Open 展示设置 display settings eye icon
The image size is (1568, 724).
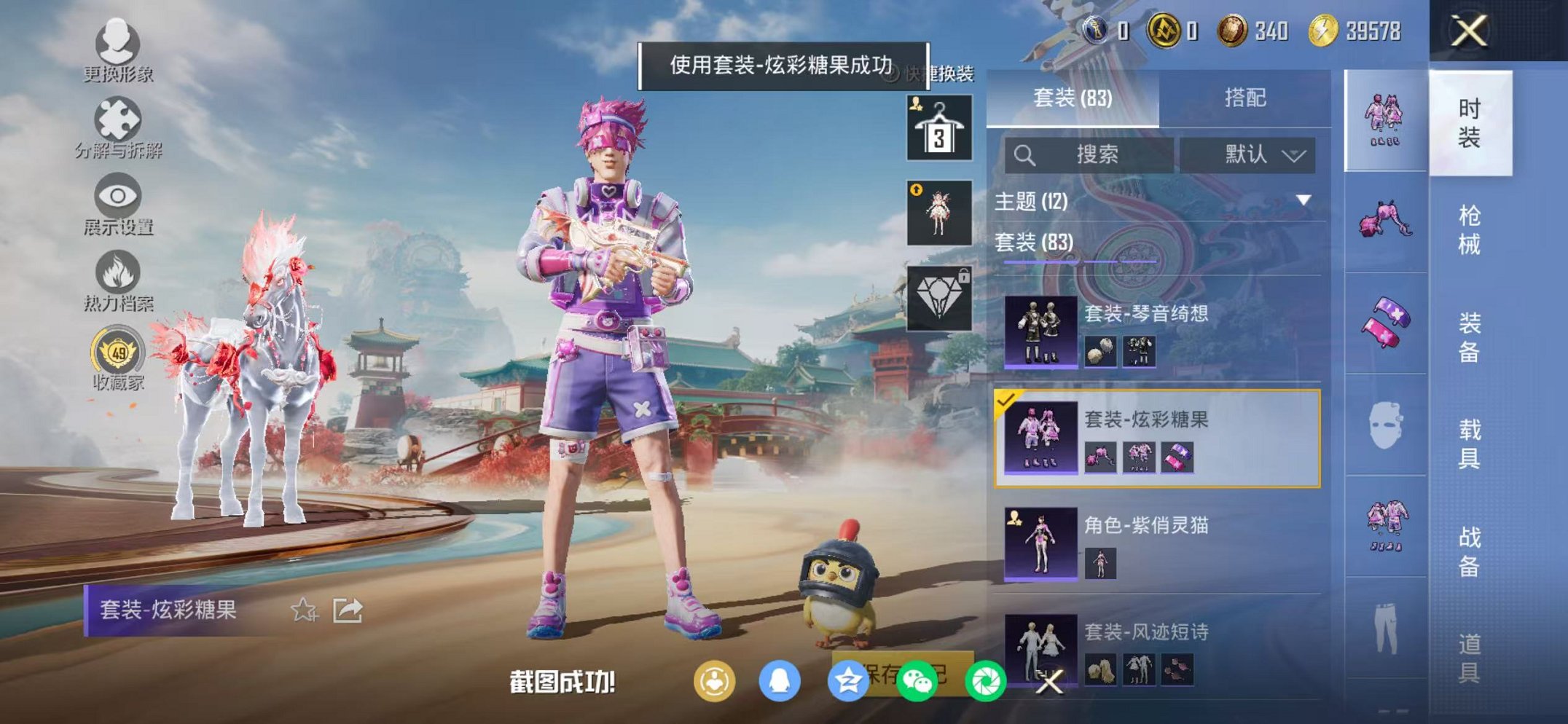[119, 197]
